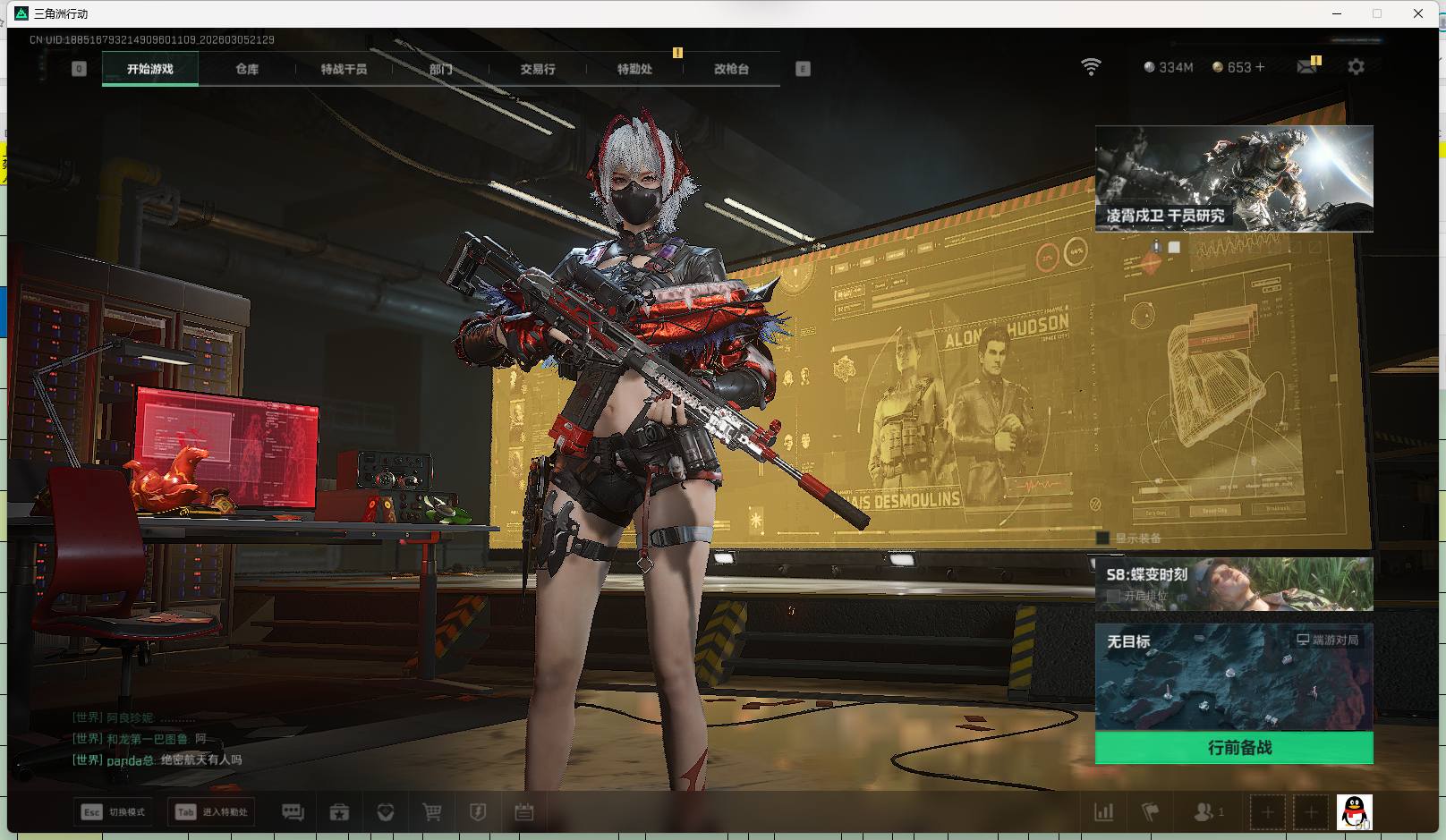The height and width of the screenshot is (840, 1446).
Task: Show the bar chart statistics icon
Action: (x=1104, y=812)
